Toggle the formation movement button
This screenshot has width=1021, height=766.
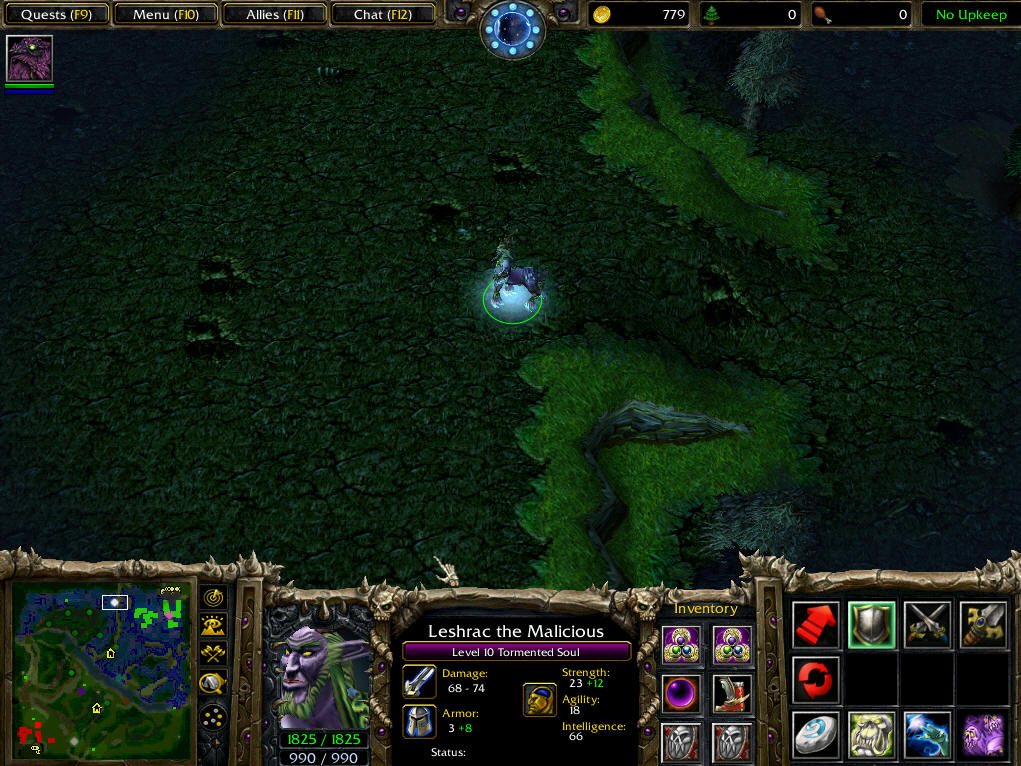(x=213, y=717)
